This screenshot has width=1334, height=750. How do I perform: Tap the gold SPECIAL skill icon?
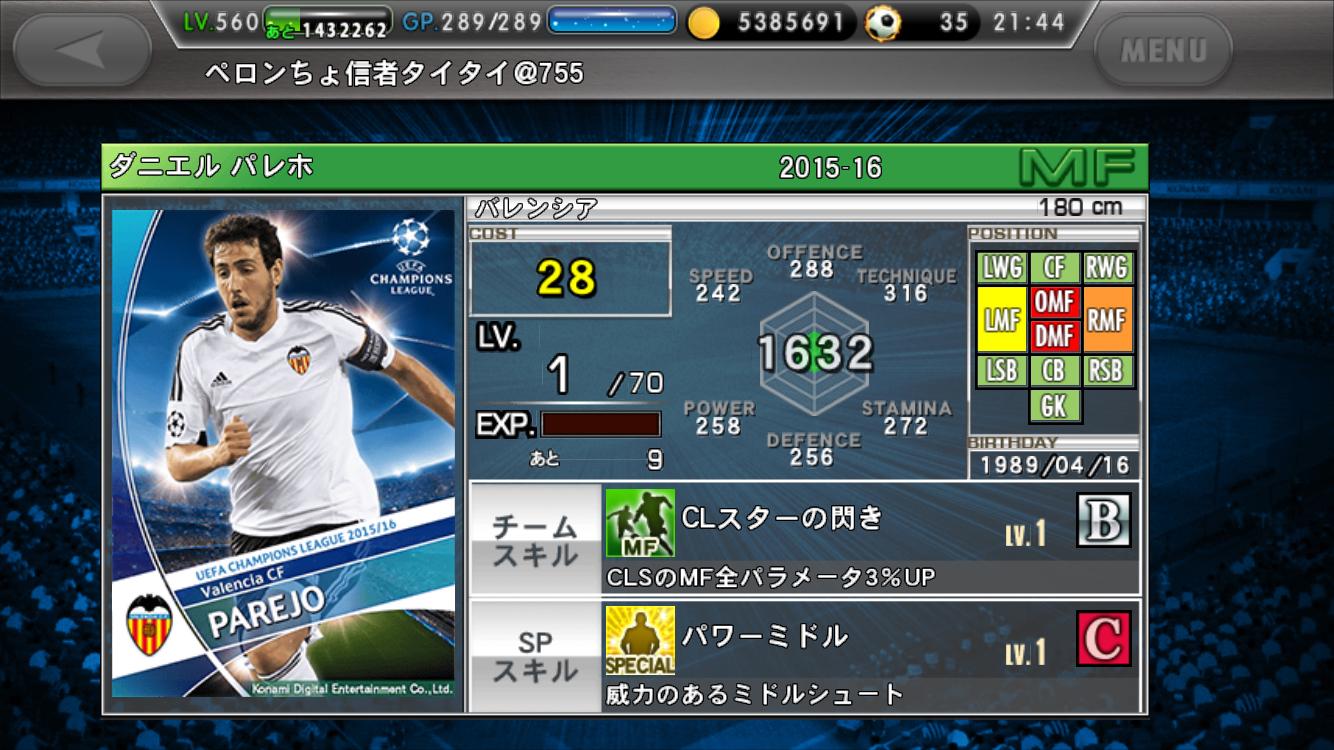pyautogui.click(x=640, y=640)
